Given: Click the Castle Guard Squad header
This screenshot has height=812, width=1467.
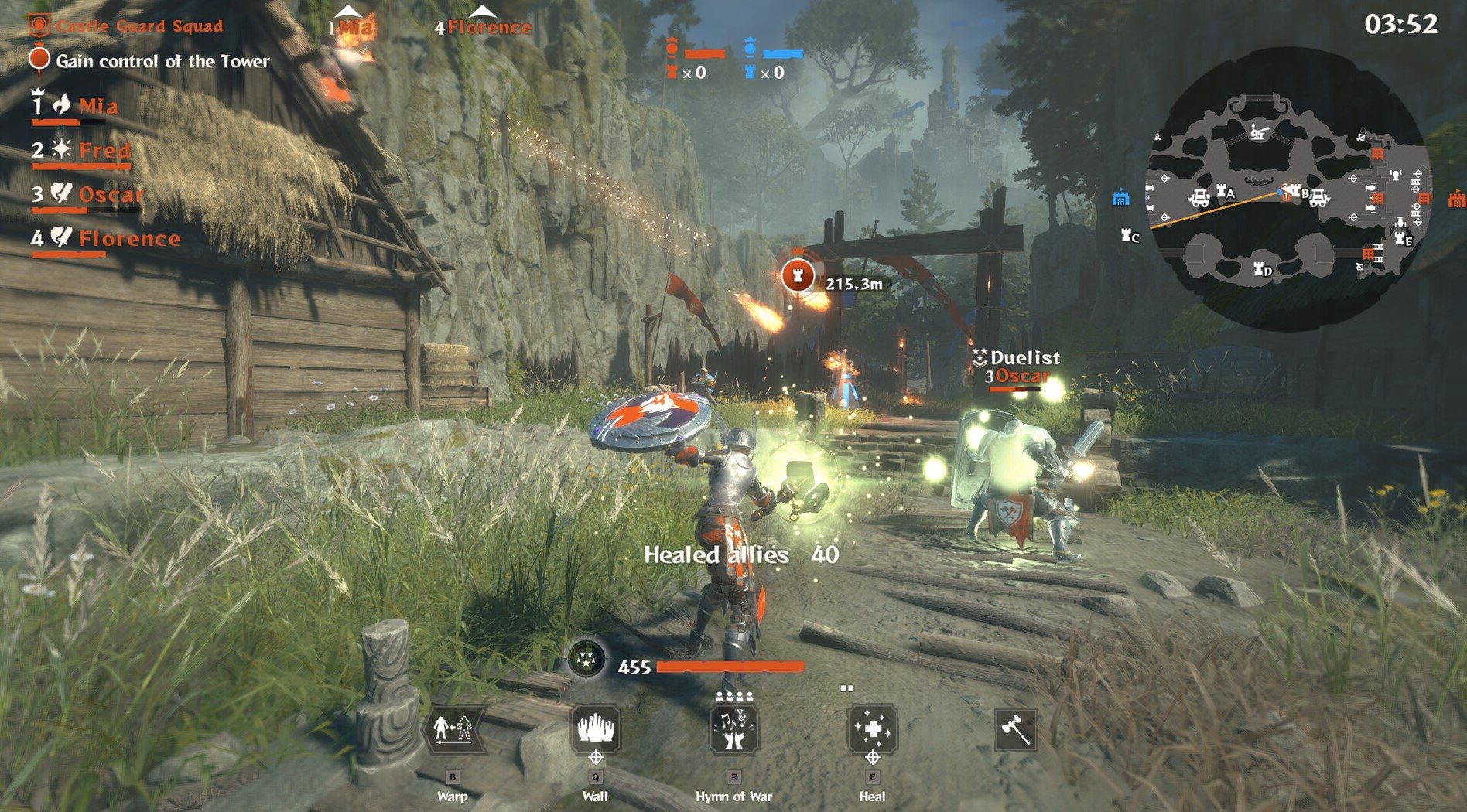Looking at the screenshot, I should tap(139, 26).
